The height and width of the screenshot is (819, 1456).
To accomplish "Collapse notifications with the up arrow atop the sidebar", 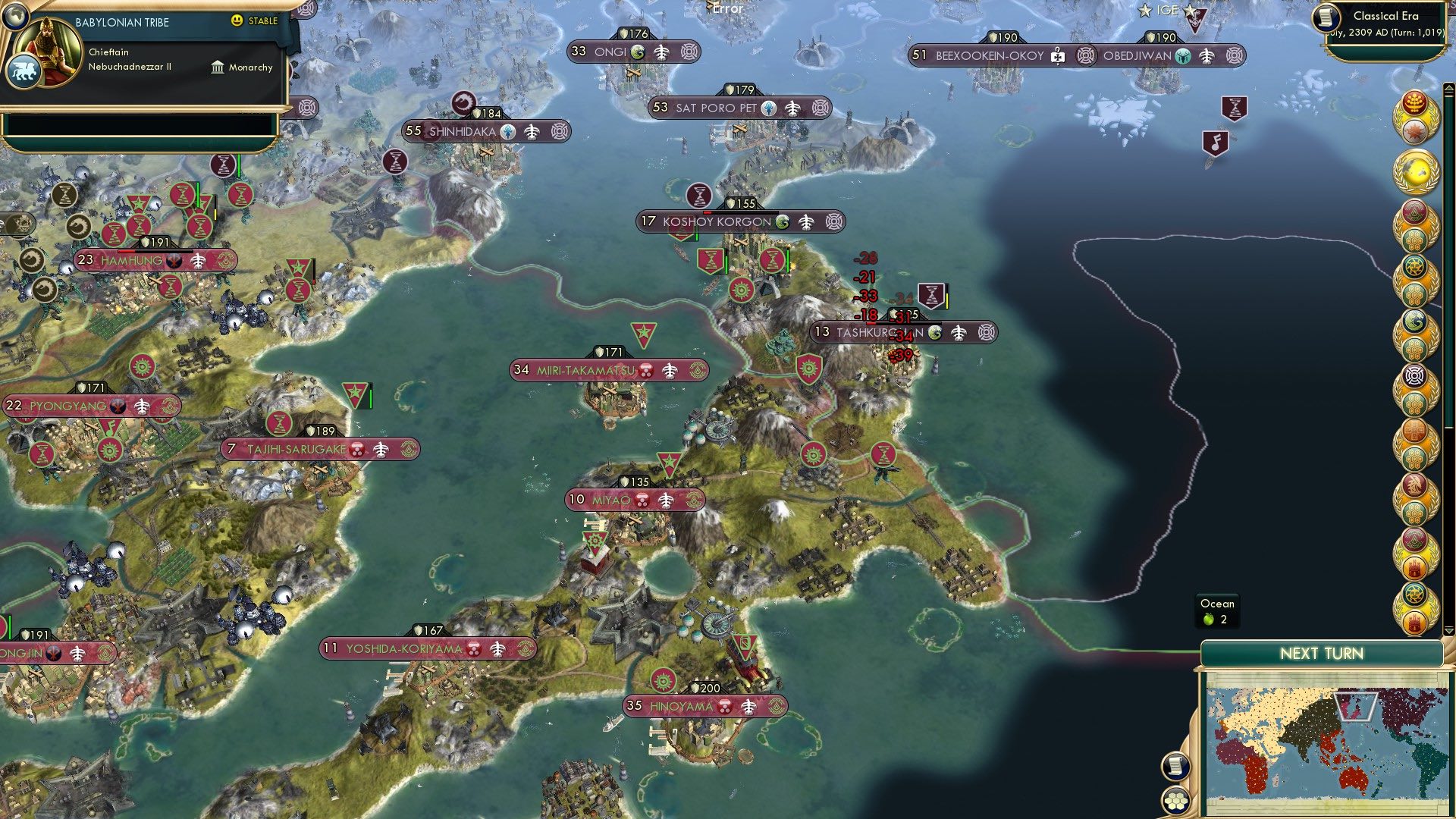I will [1448, 89].
